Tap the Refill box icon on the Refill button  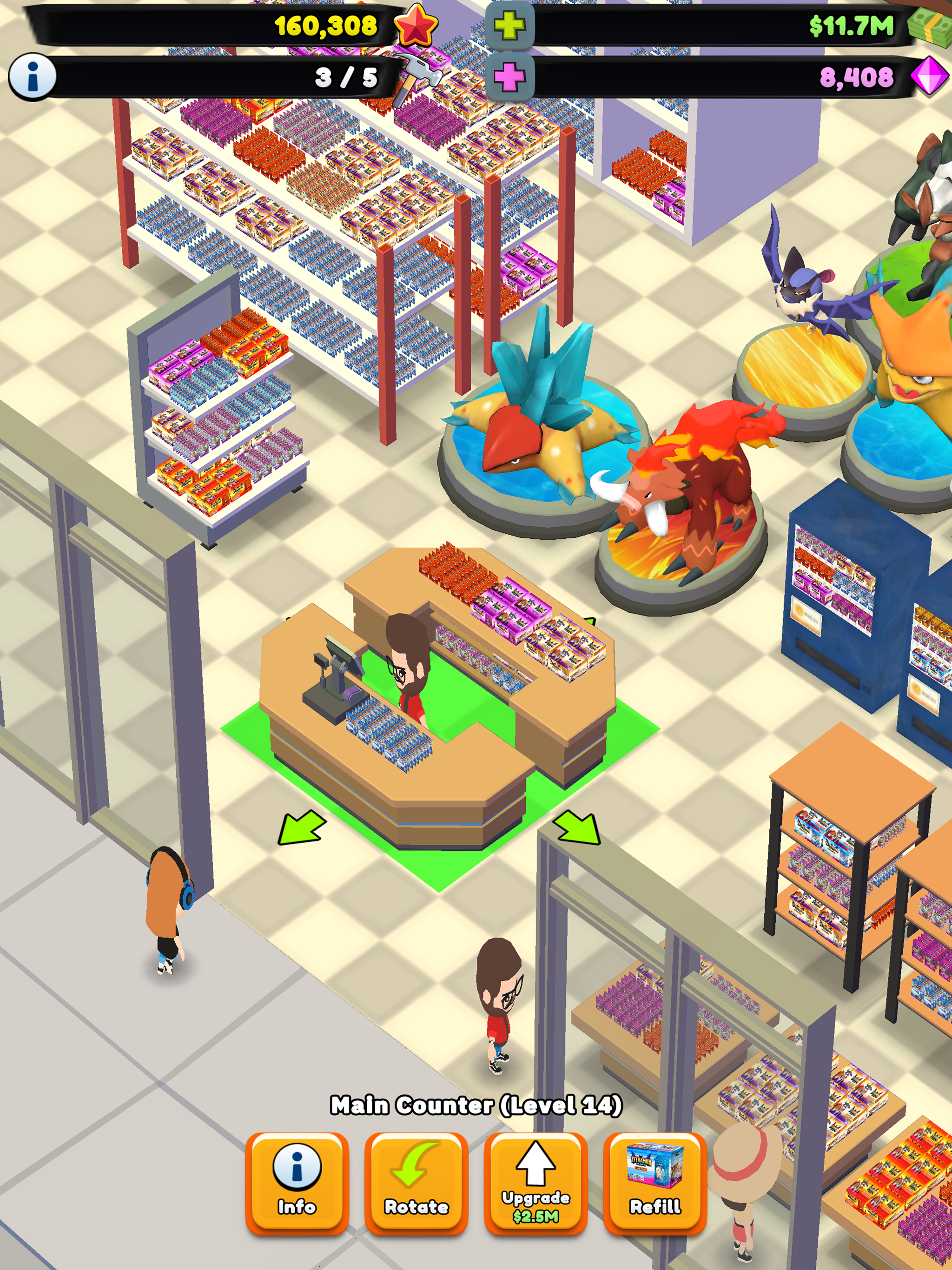(654, 1164)
